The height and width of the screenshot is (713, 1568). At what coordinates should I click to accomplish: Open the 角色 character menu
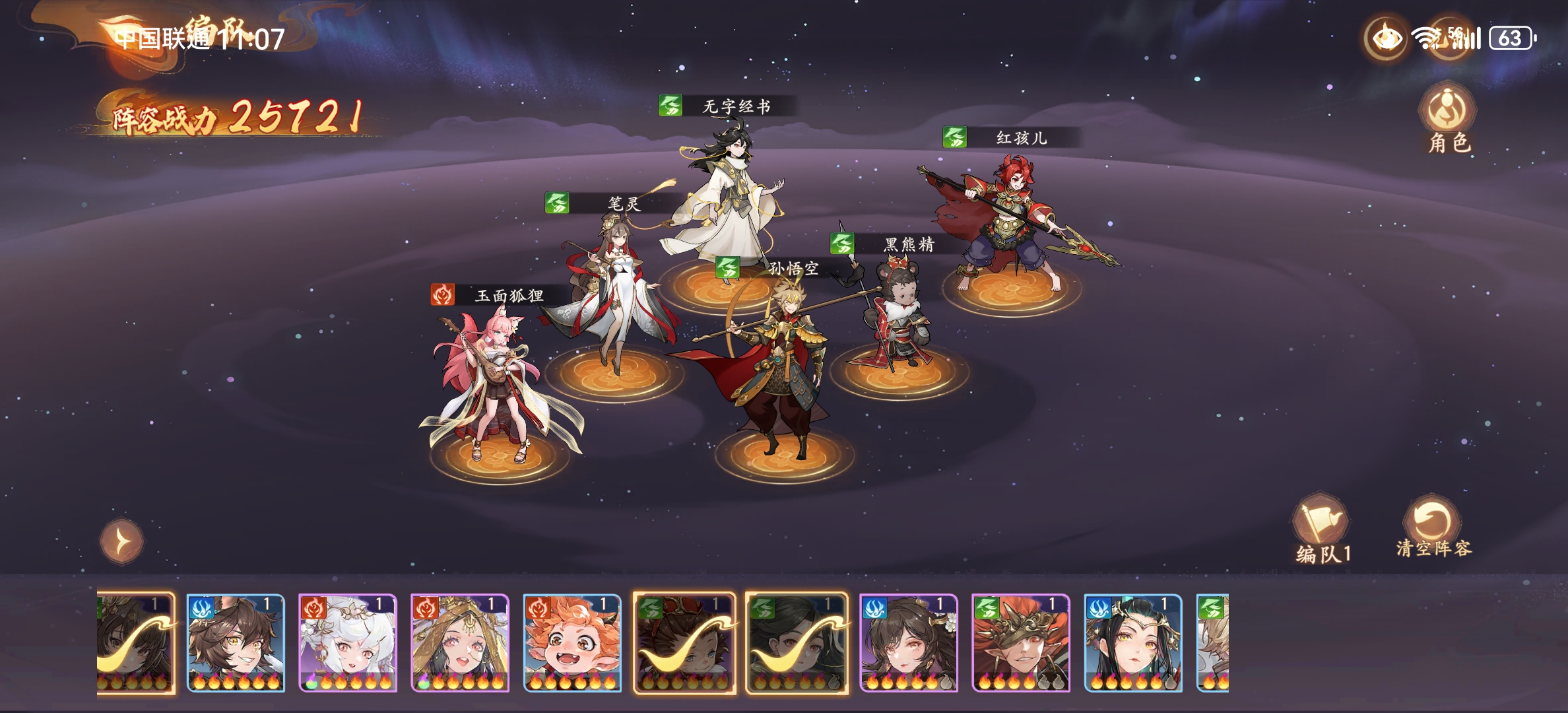click(1449, 119)
